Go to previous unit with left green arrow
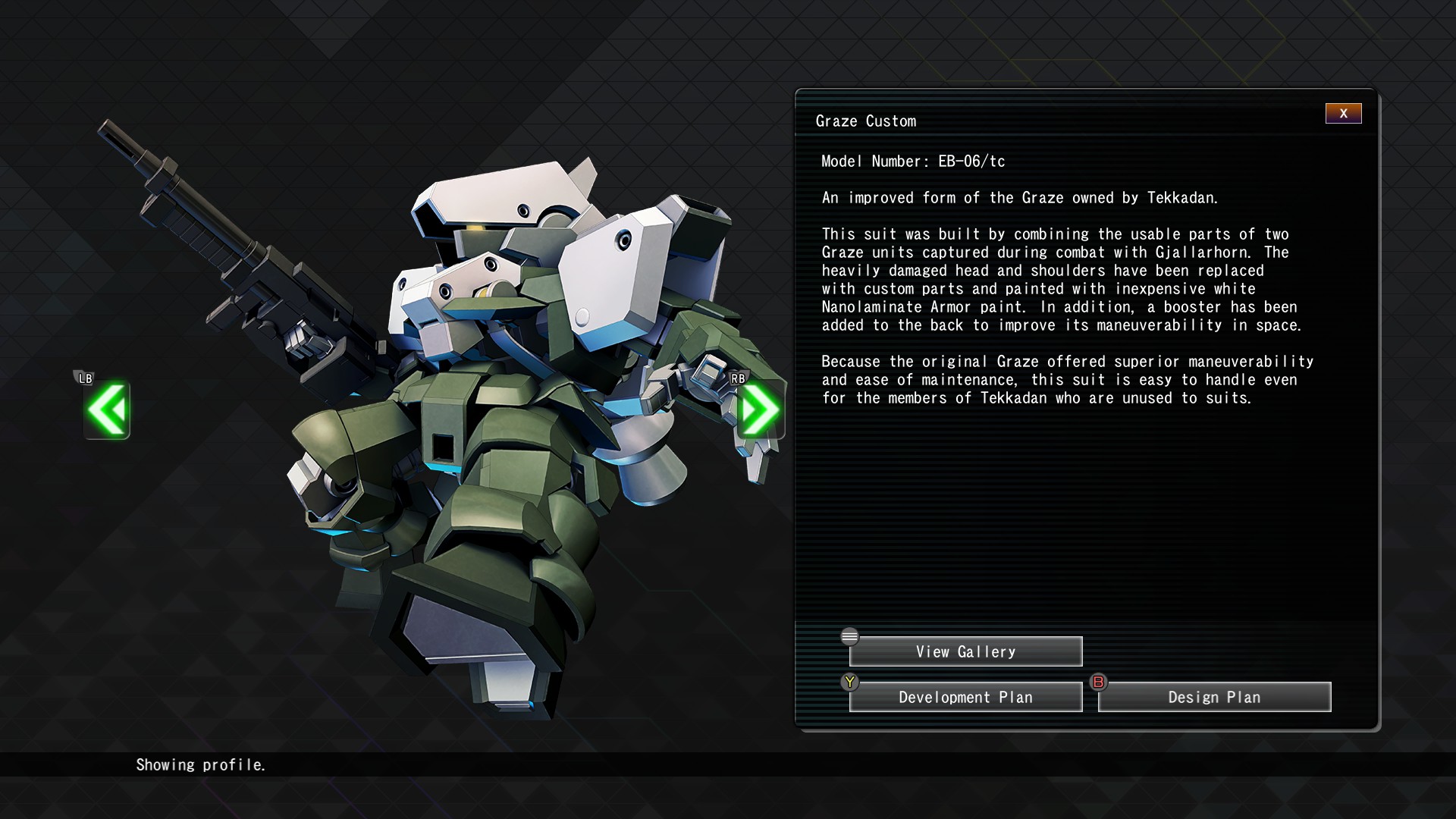 107,410
